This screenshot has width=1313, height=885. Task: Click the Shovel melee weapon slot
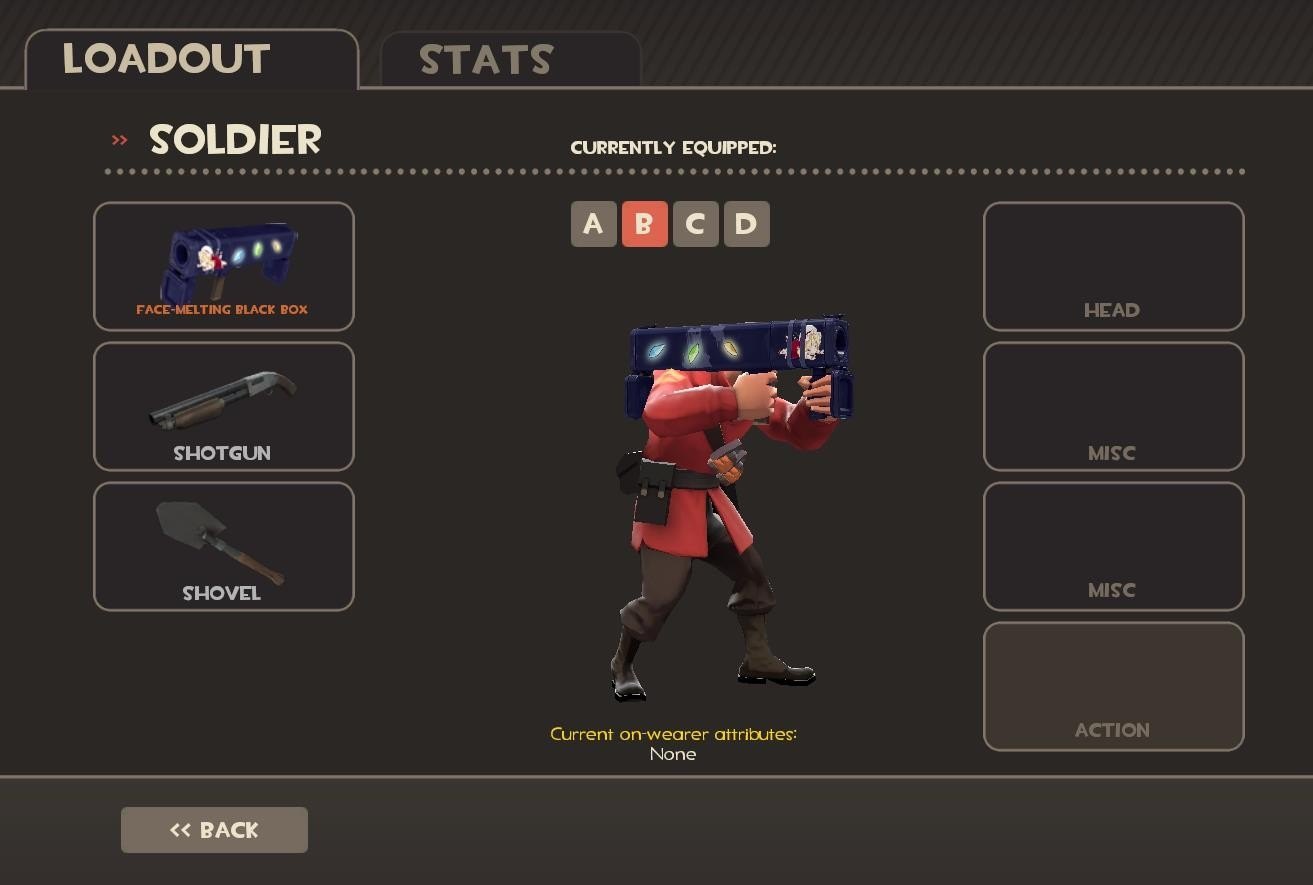click(224, 546)
